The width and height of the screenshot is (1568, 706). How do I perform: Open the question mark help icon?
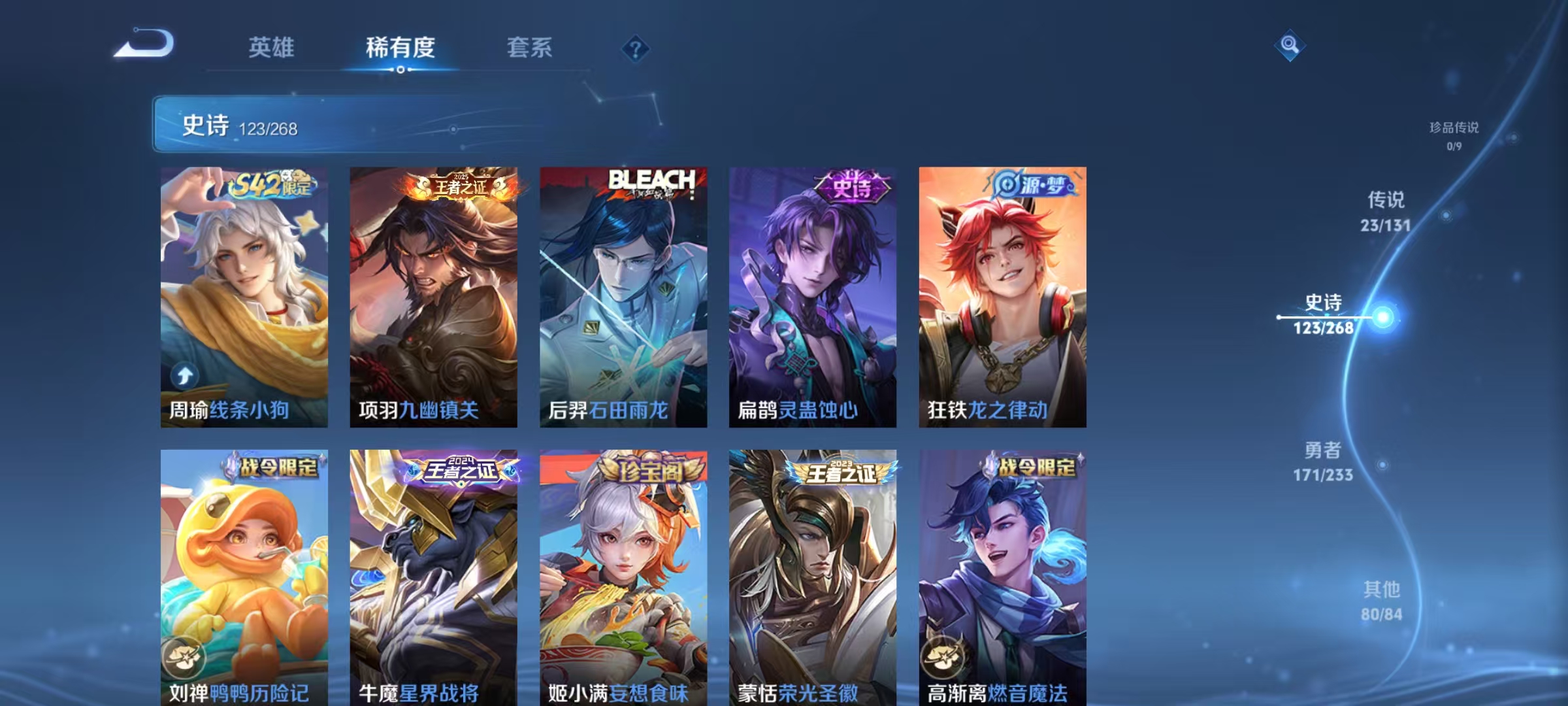637,49
